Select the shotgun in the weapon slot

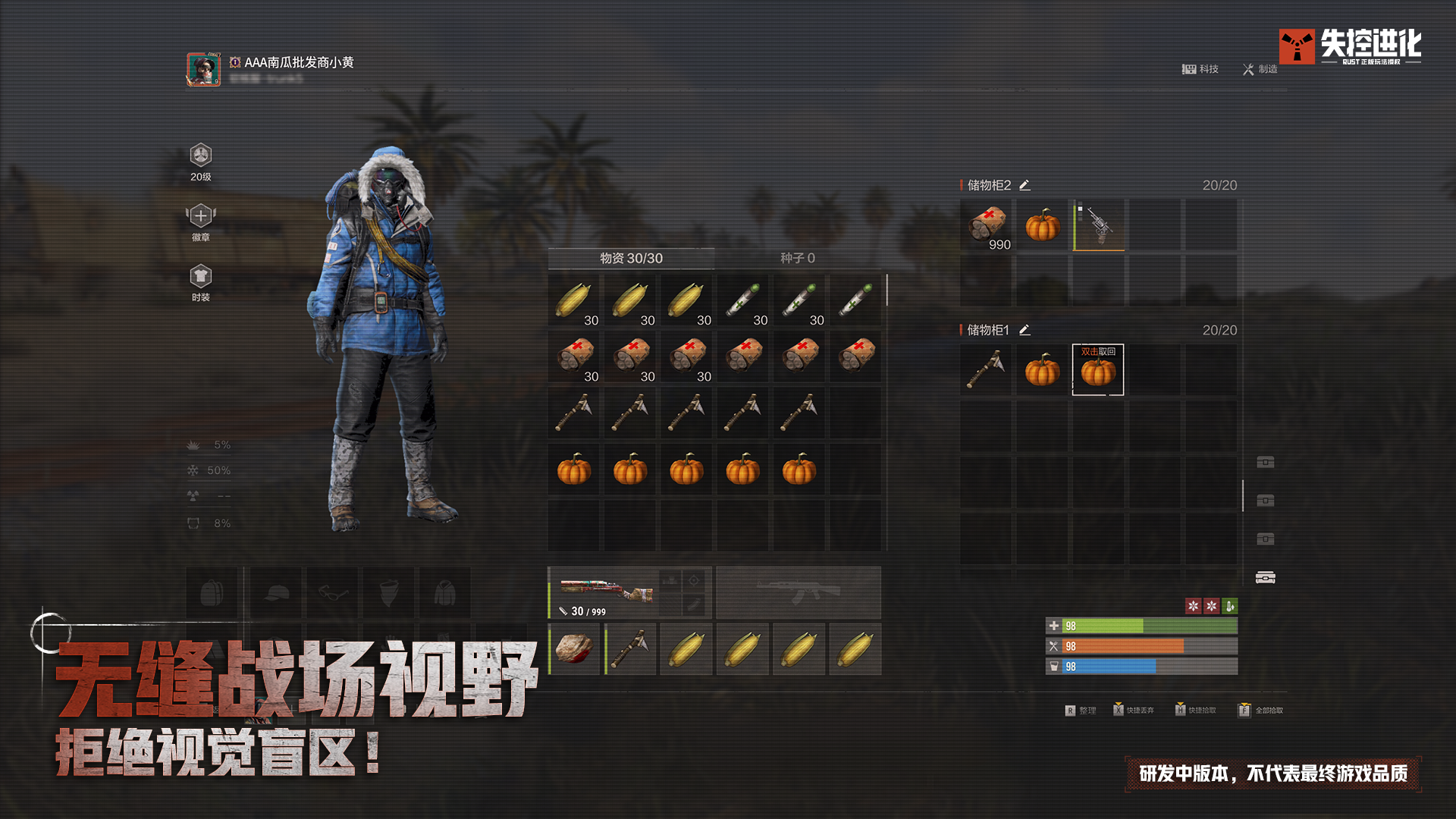pyautogui.click(x=607, y=592)
